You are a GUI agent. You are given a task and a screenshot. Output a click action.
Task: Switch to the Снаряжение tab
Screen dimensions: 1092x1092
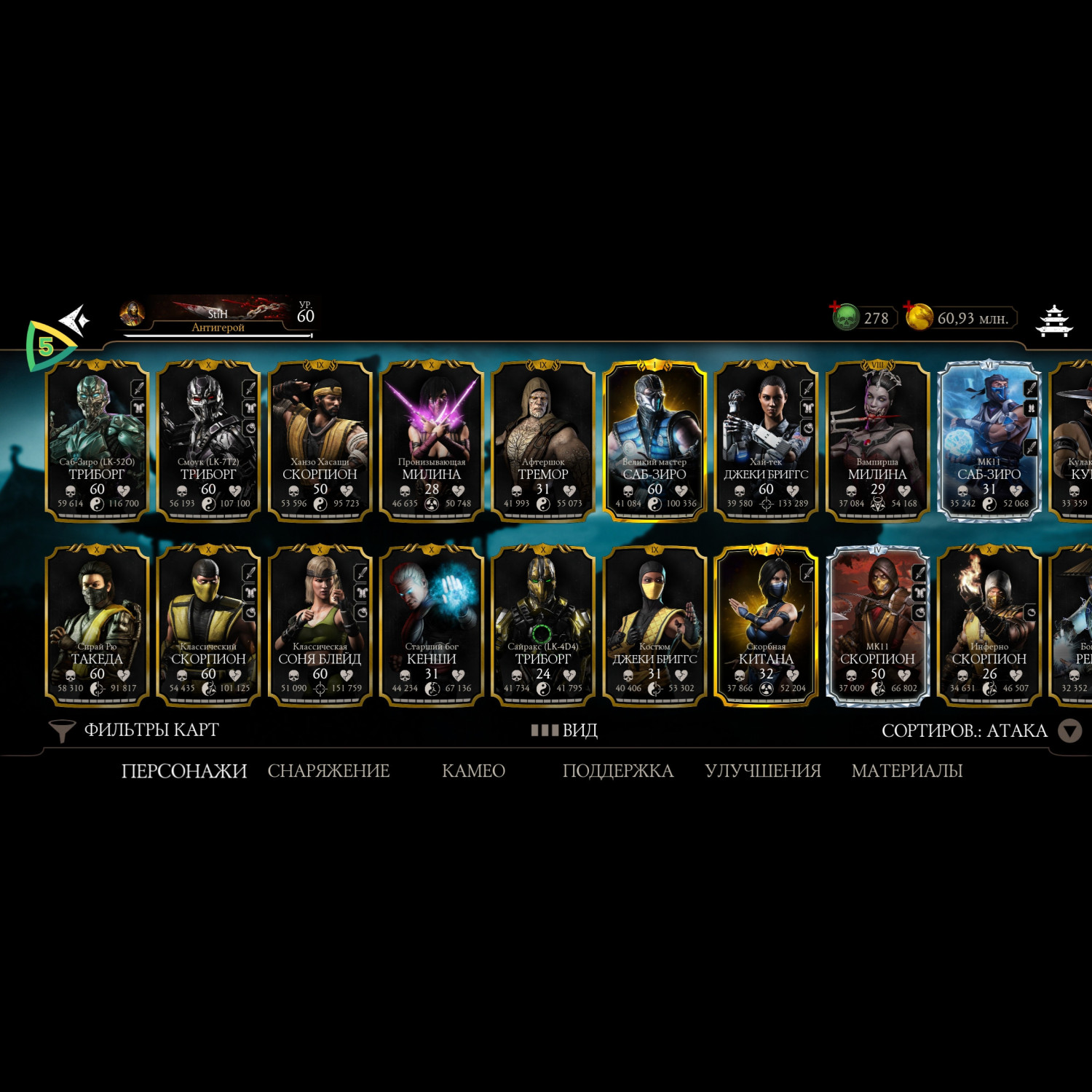tap(328, 771)
